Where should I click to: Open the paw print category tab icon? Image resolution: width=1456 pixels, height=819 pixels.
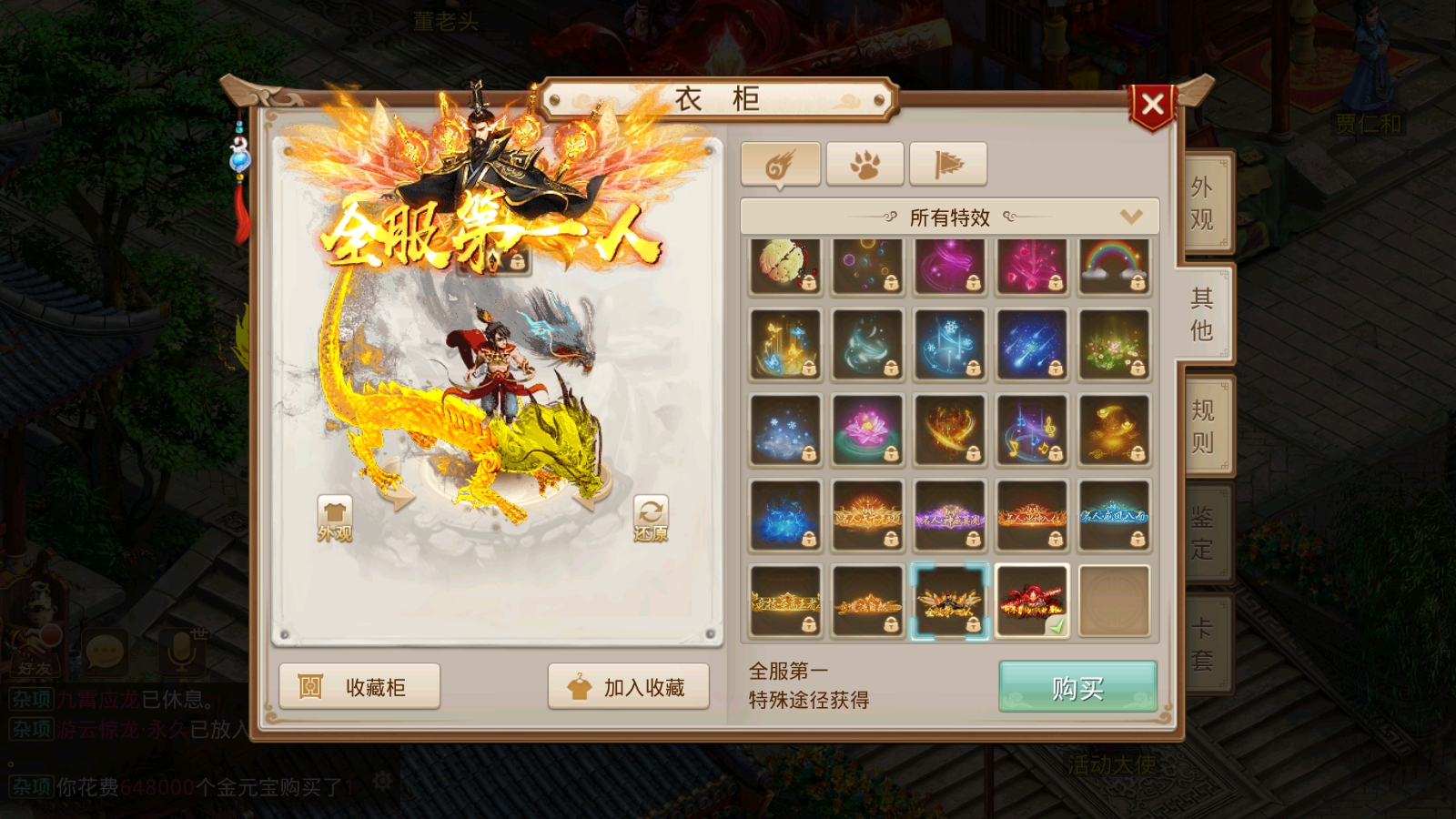click(x=864, y=162)
